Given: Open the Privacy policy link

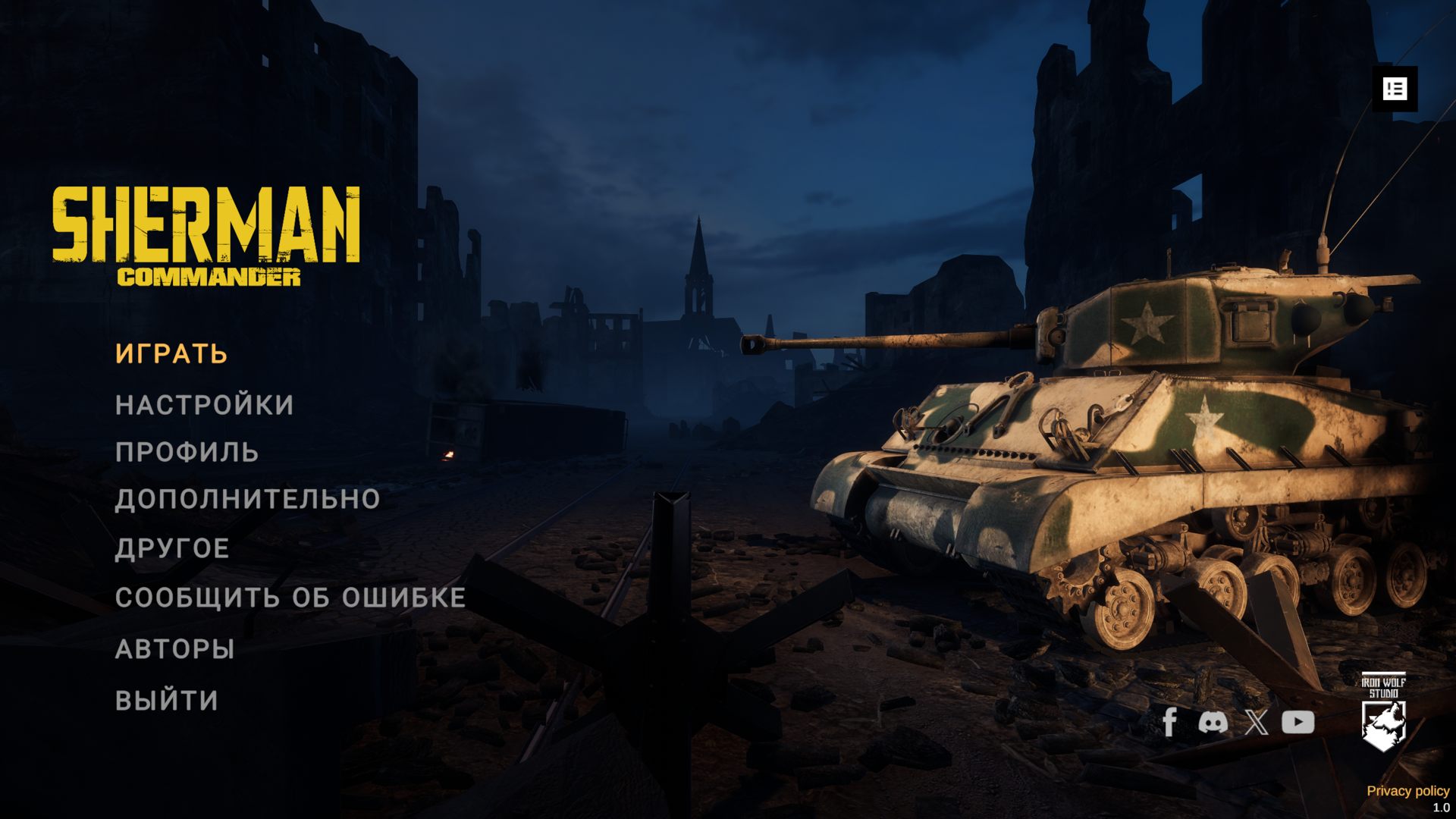Looking at the screenshot, I should [1407, 791].
